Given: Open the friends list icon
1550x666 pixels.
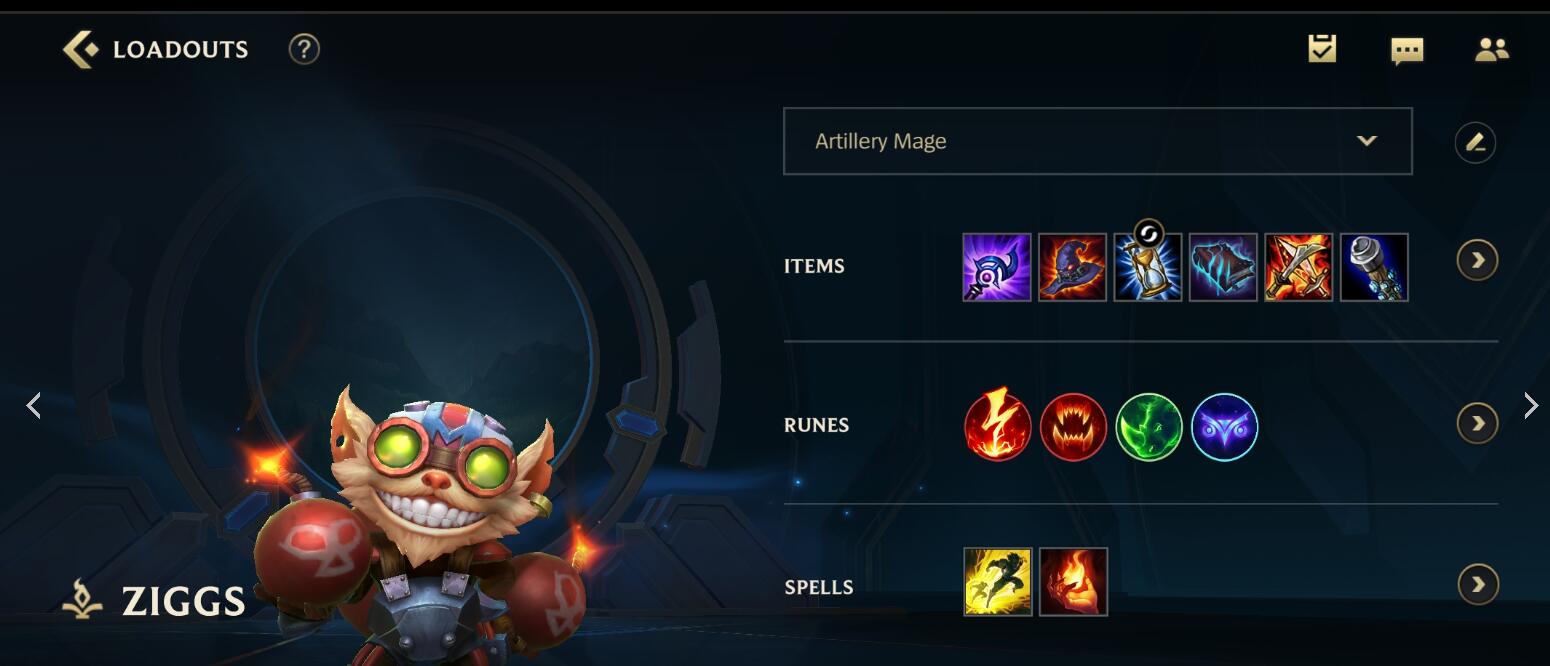Looking at the screenshot, I should click(1491, 49).
